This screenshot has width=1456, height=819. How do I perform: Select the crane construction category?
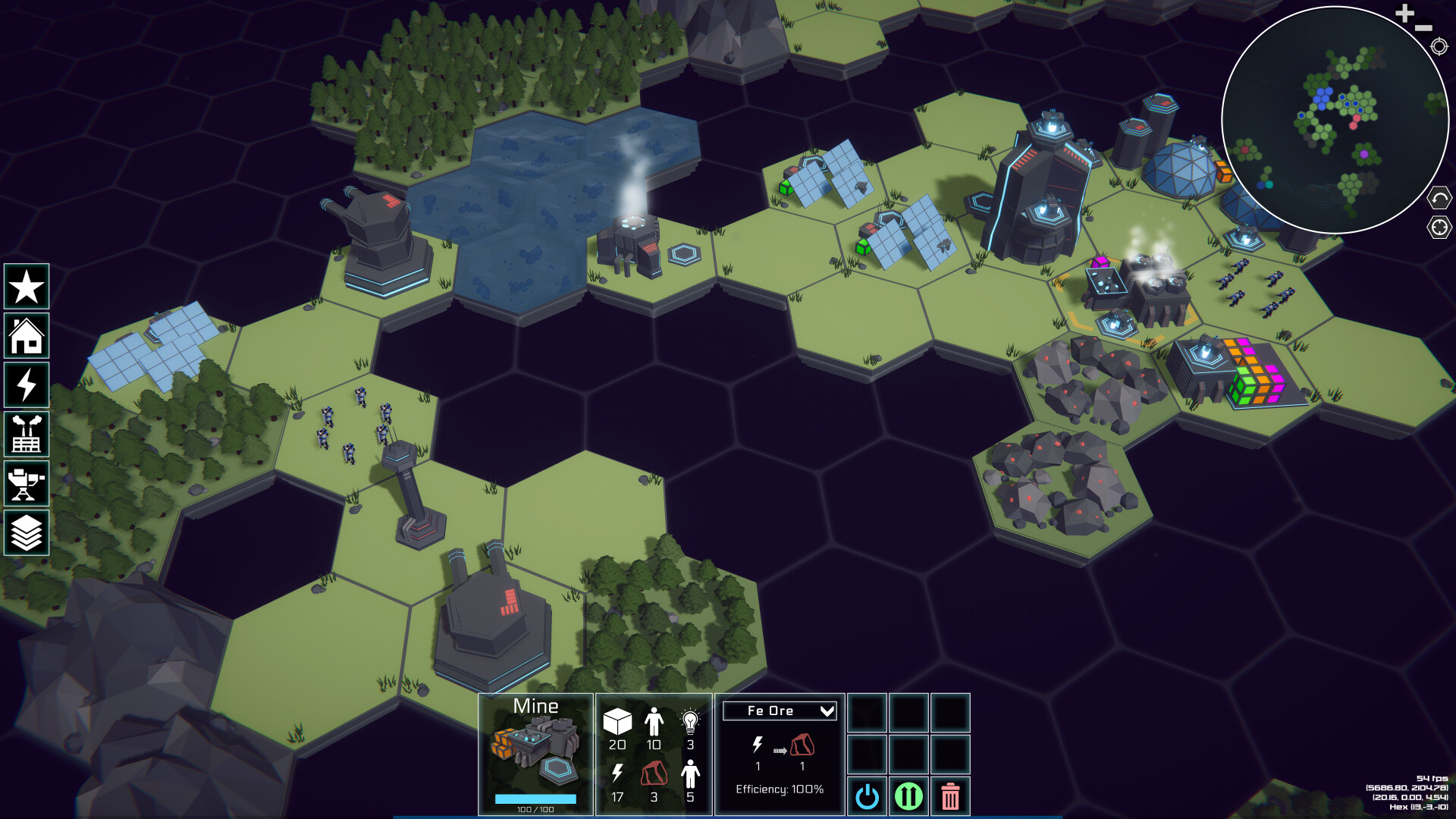(27, 484)
